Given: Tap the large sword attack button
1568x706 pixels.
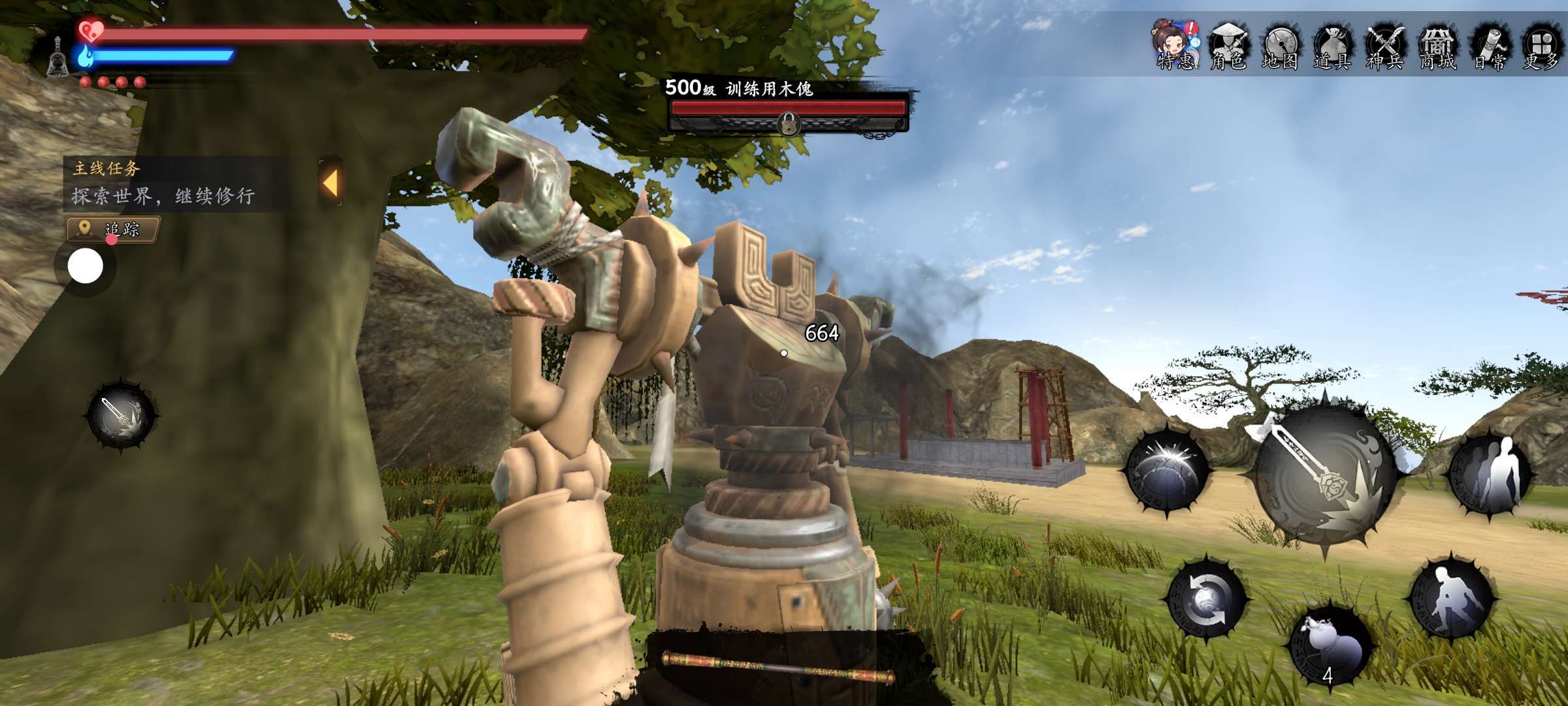Looking at the screenshot, I should tap(1324, 476).
